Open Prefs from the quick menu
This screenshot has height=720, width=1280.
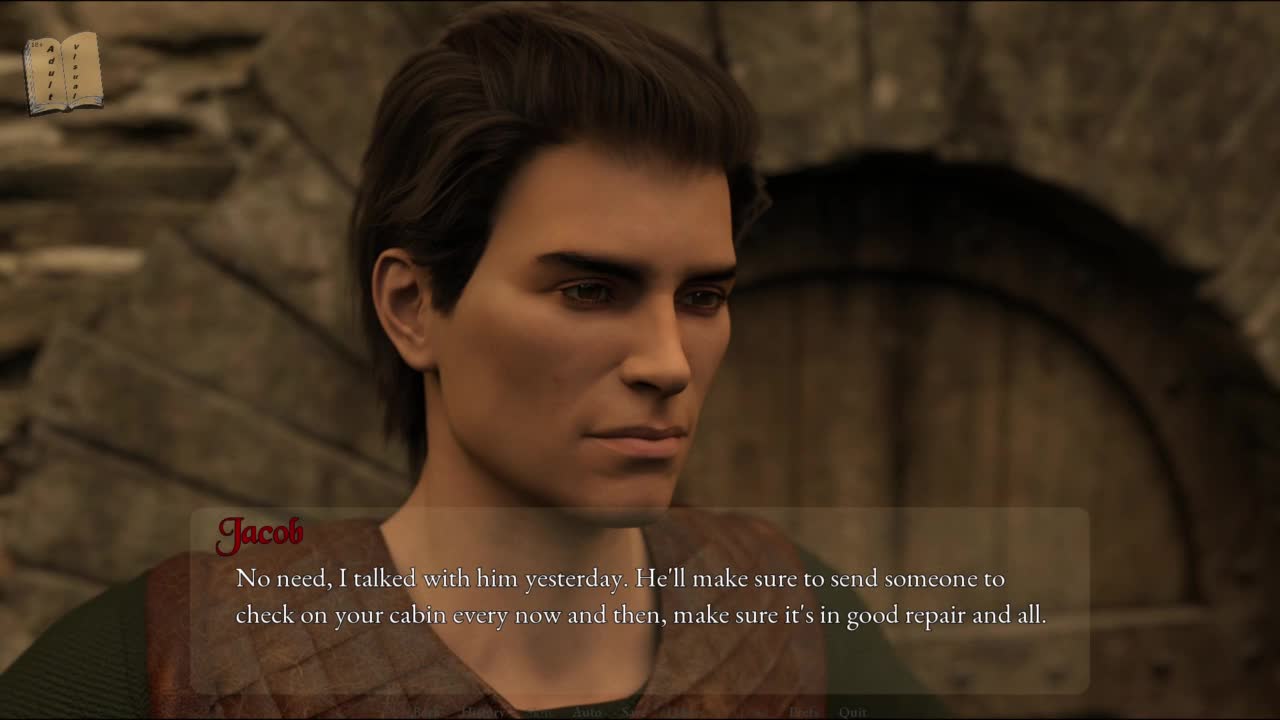803,712
